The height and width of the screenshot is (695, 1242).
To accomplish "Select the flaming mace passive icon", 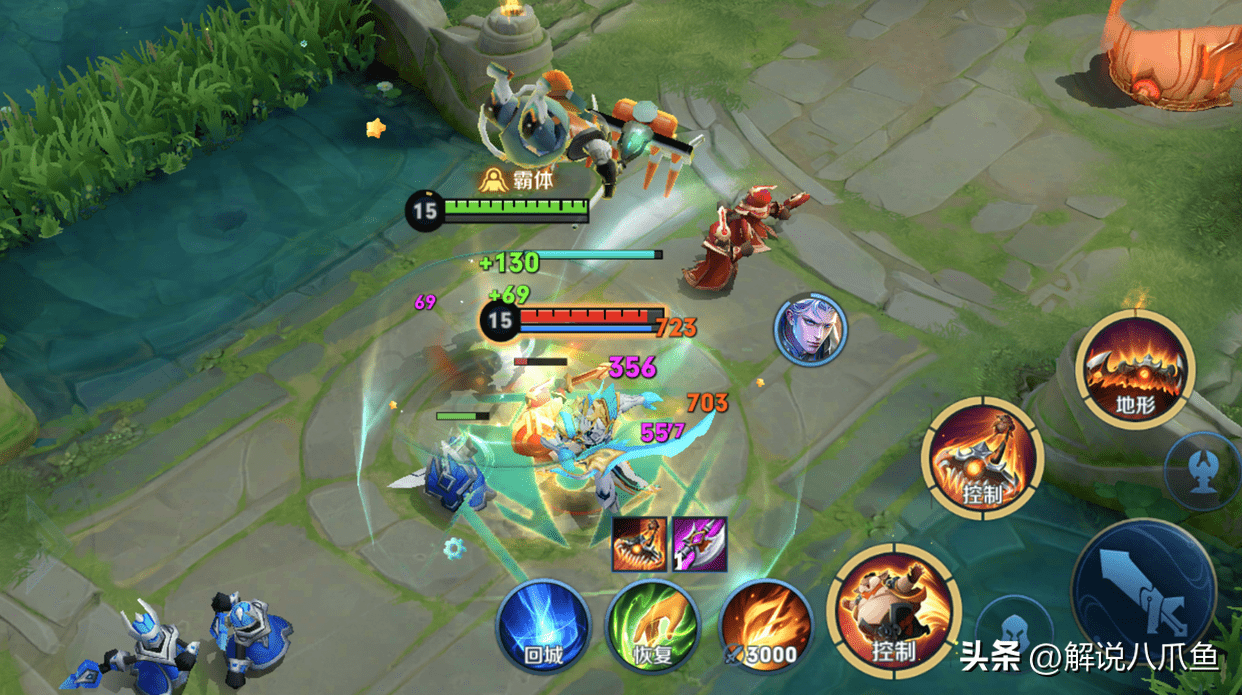I will (x=640, y=544).
